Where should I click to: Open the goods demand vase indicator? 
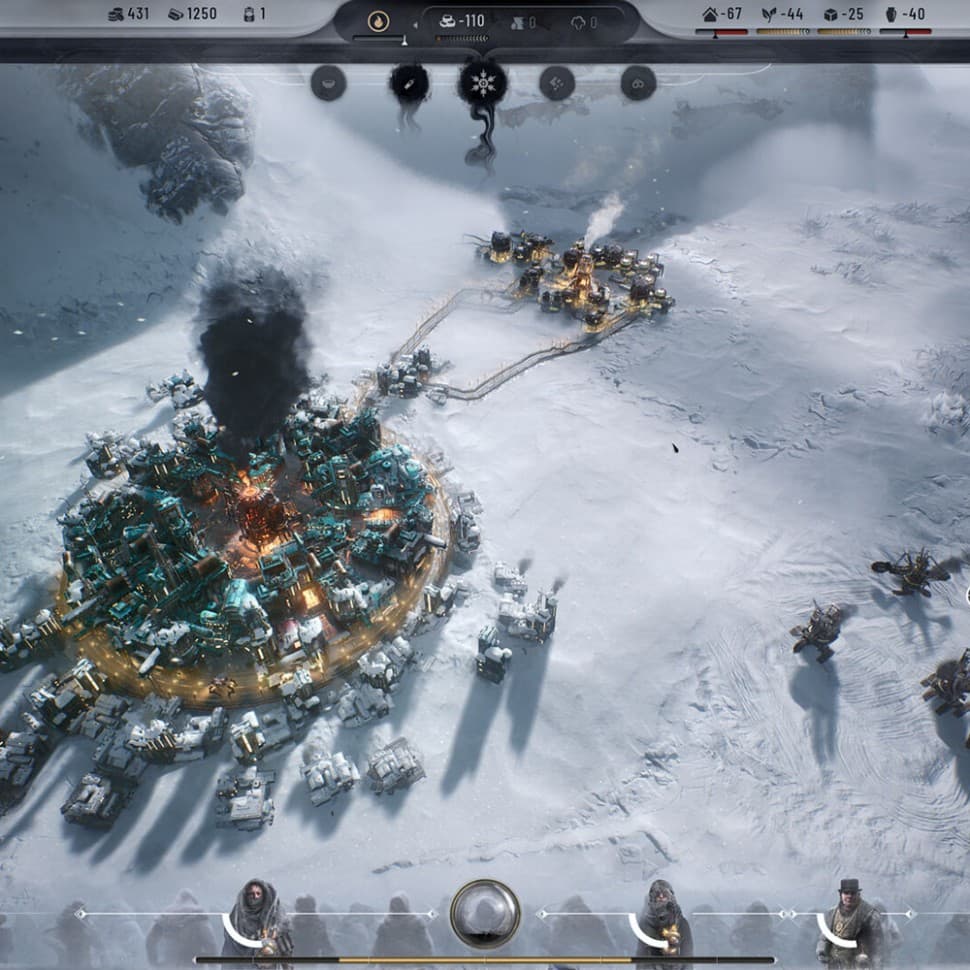coord(905,15)
